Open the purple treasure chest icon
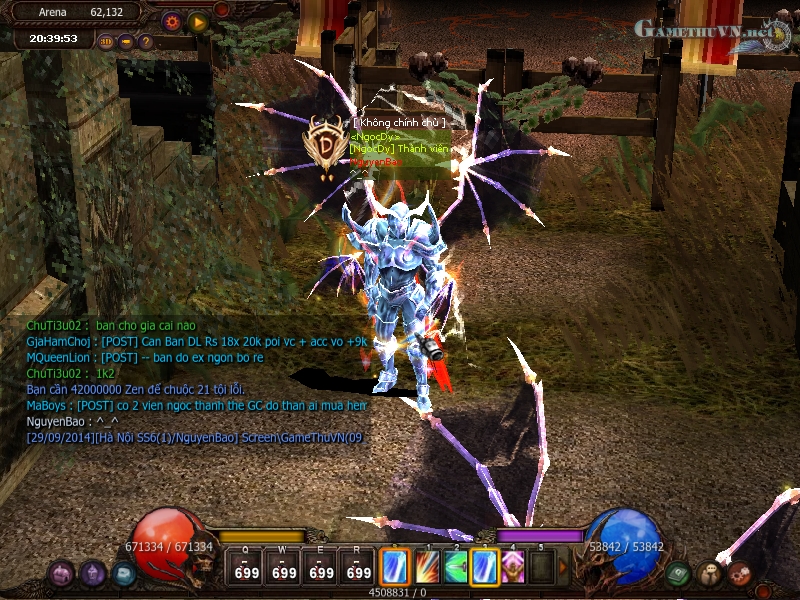The width and height of the screenshot is (800, 600). pyautogui.click(x=62, y=574)
